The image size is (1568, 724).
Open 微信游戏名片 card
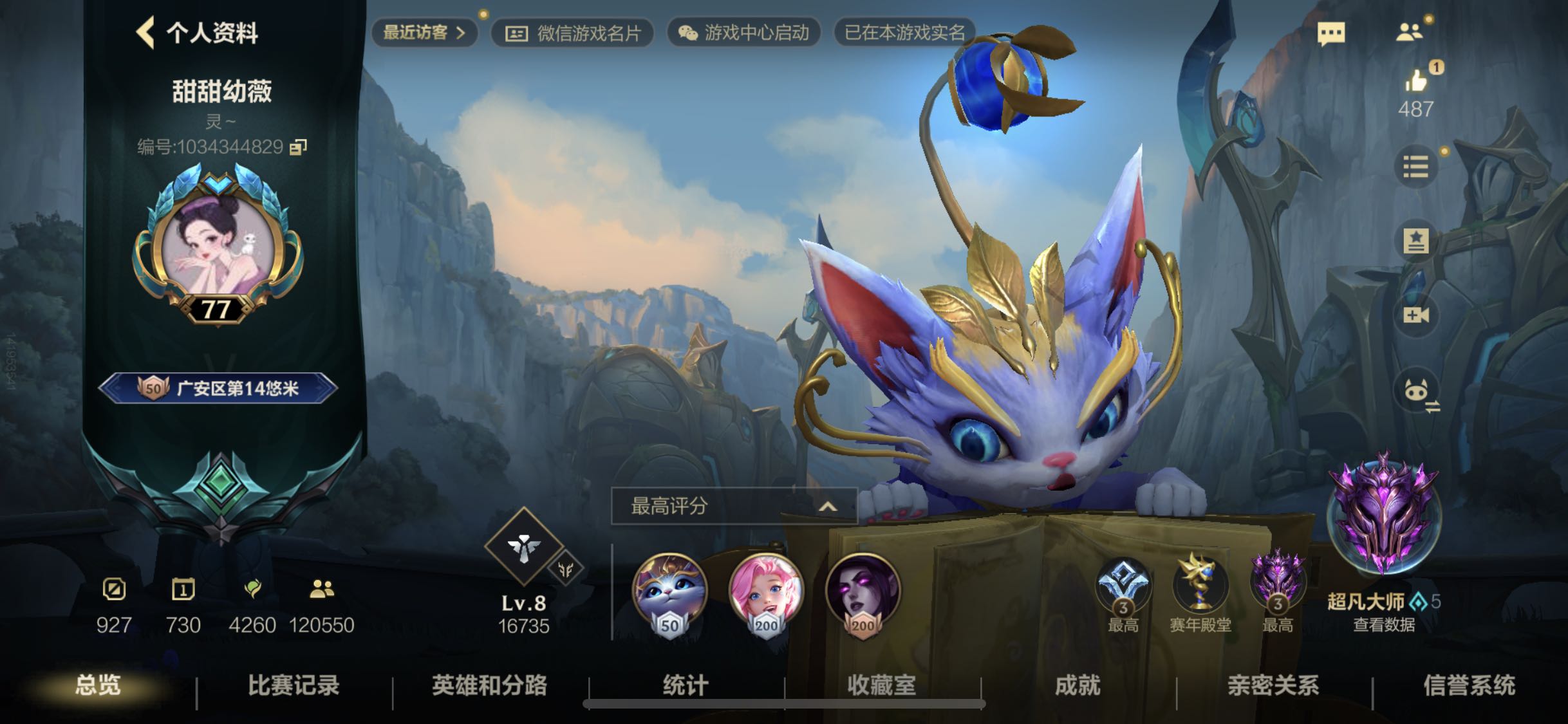tap(572, 33)
